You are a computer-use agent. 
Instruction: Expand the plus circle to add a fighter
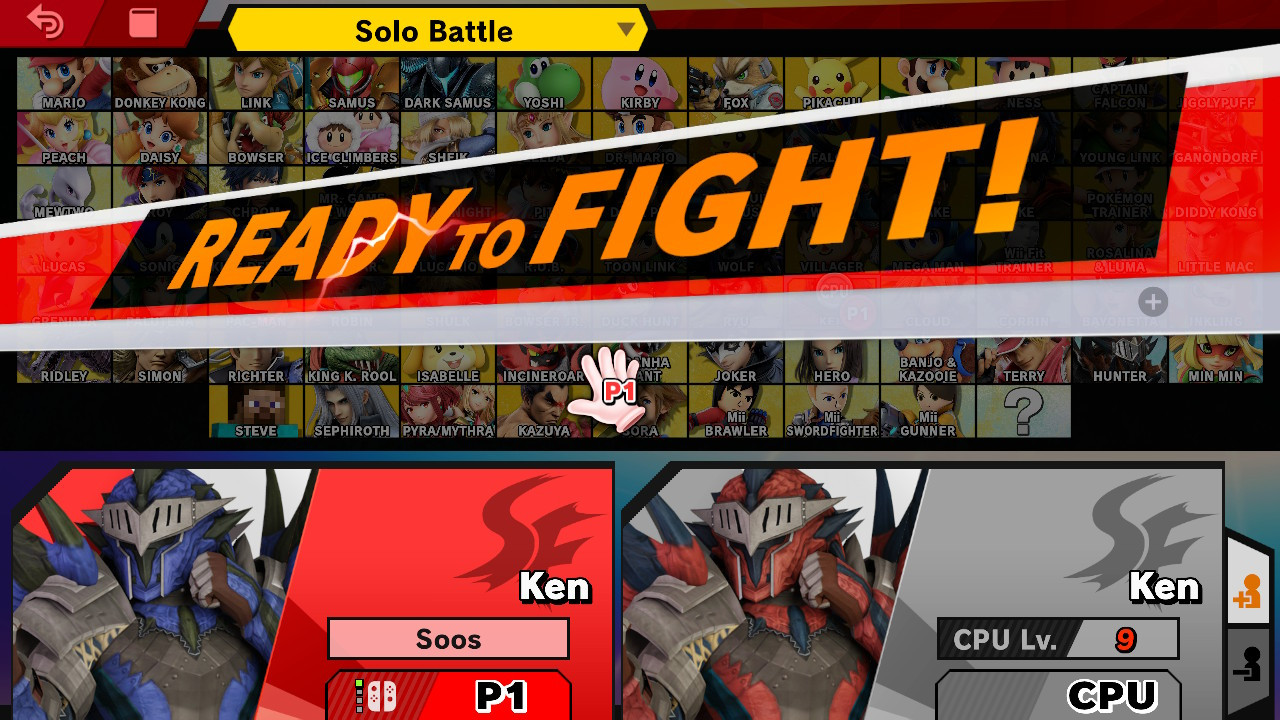click(x=1152, y=302)
